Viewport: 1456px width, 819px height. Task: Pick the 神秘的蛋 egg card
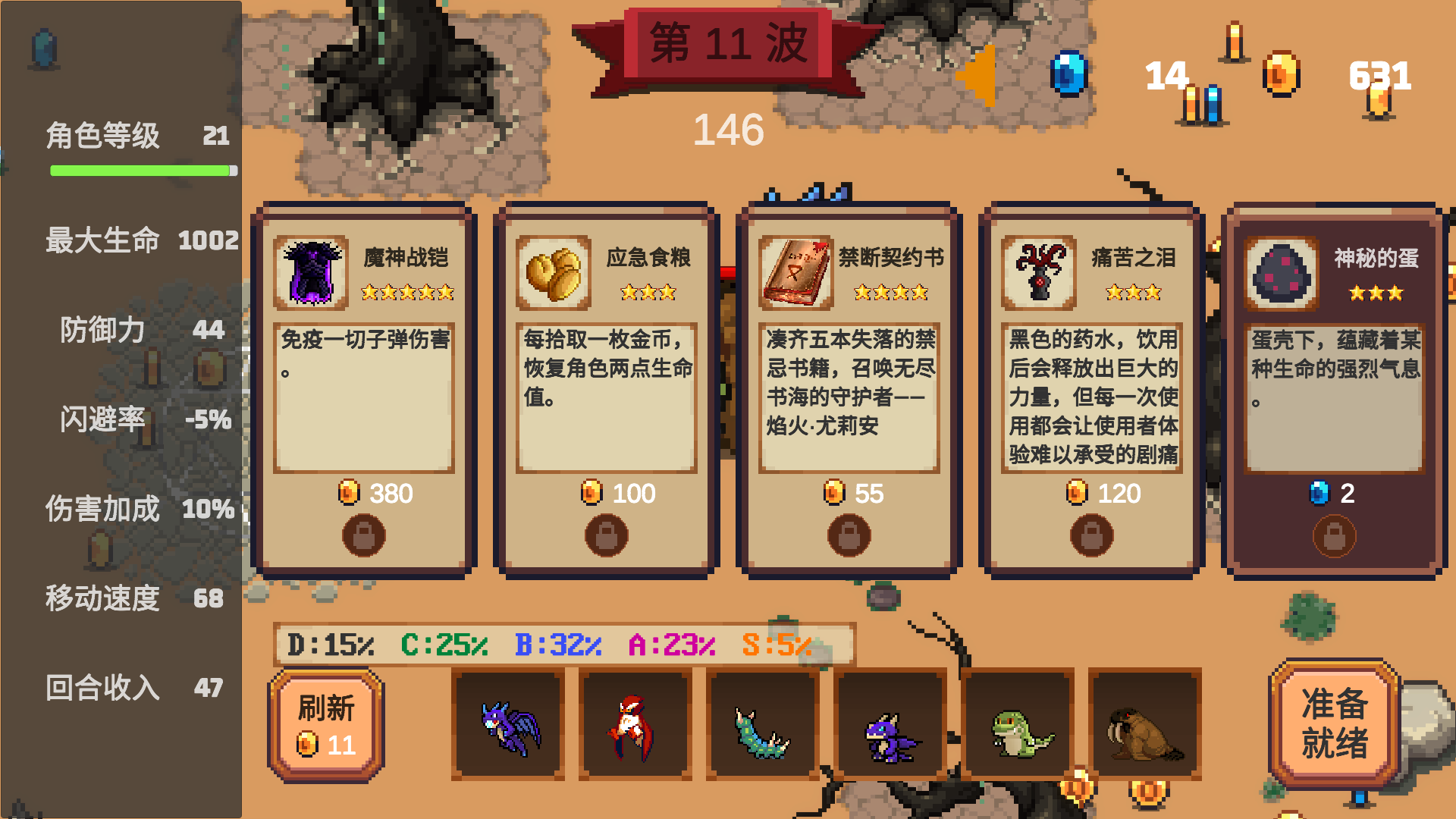point(1335,364)
